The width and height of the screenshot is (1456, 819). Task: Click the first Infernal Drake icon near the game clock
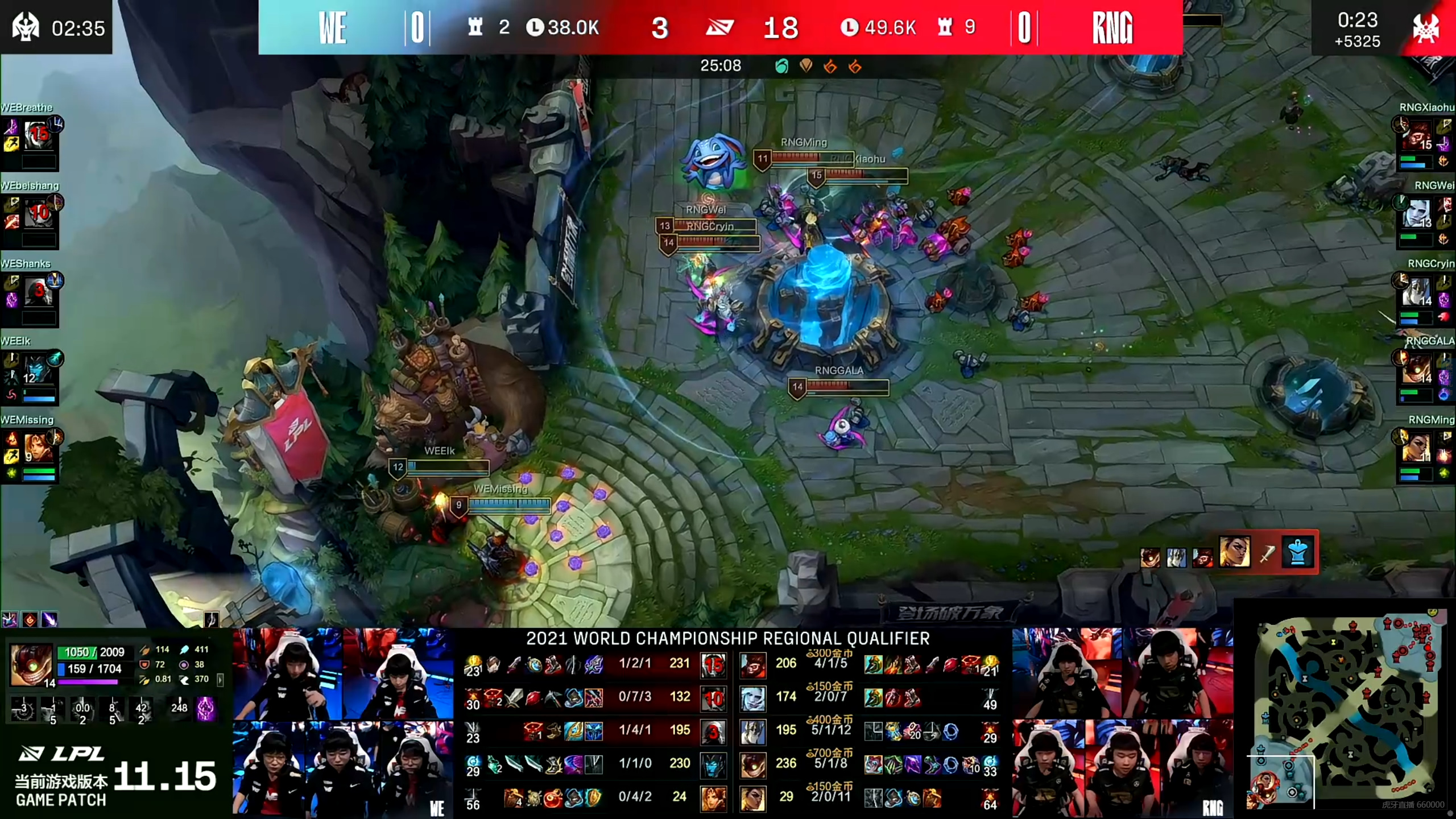click(x=830, y=66)
